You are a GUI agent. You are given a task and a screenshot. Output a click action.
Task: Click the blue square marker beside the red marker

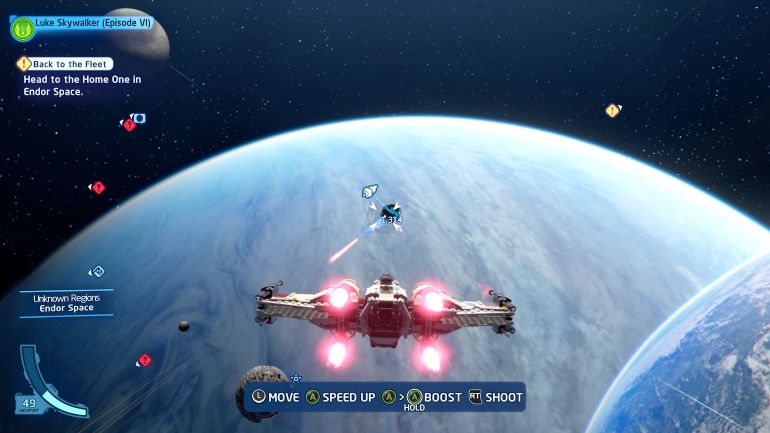coord(140,118)
